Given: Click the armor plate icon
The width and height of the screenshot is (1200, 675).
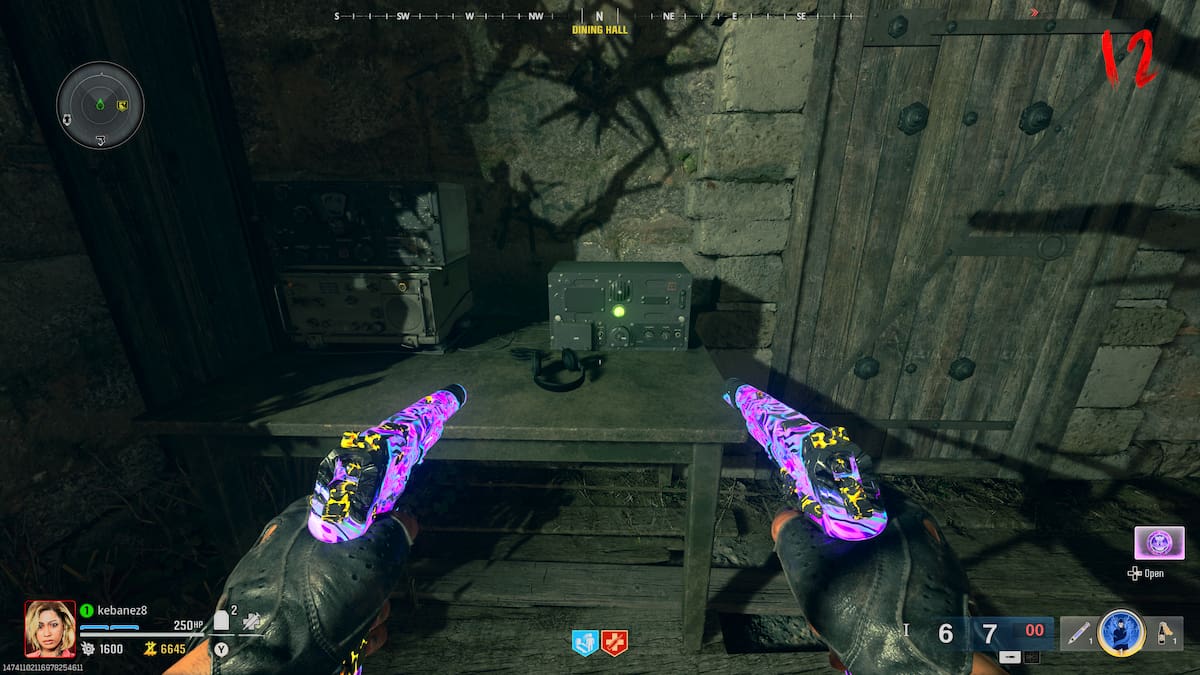Looking at the screenshot, I should point(222,621).
